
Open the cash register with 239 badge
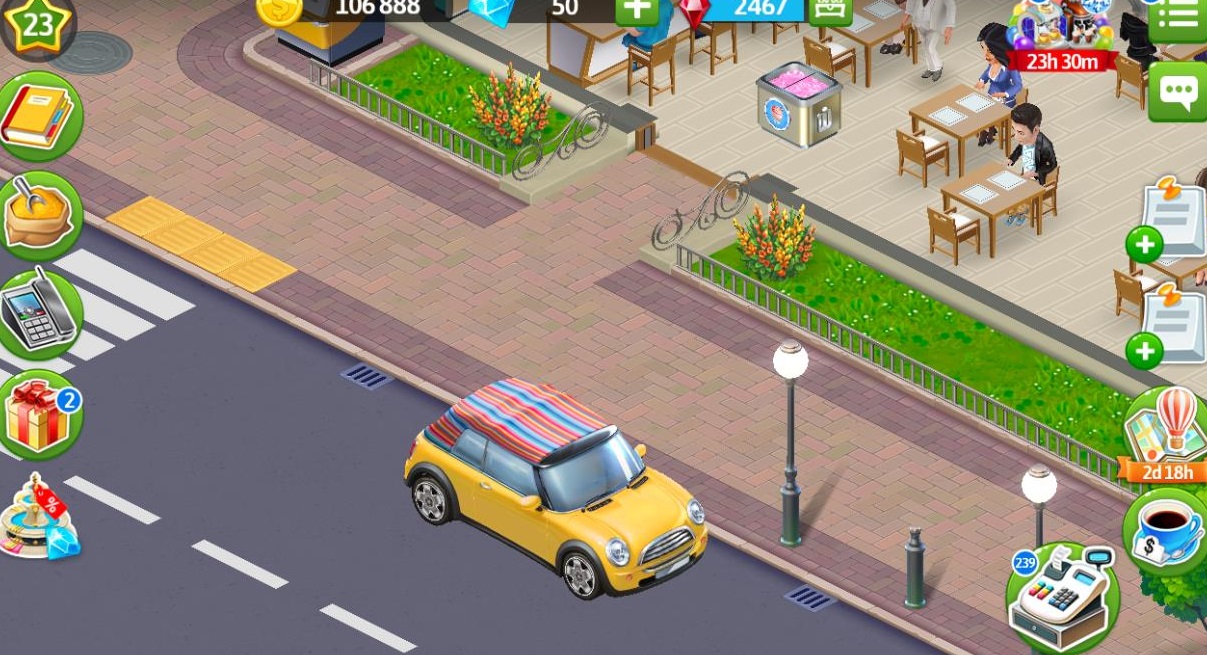pos(1062,597)
